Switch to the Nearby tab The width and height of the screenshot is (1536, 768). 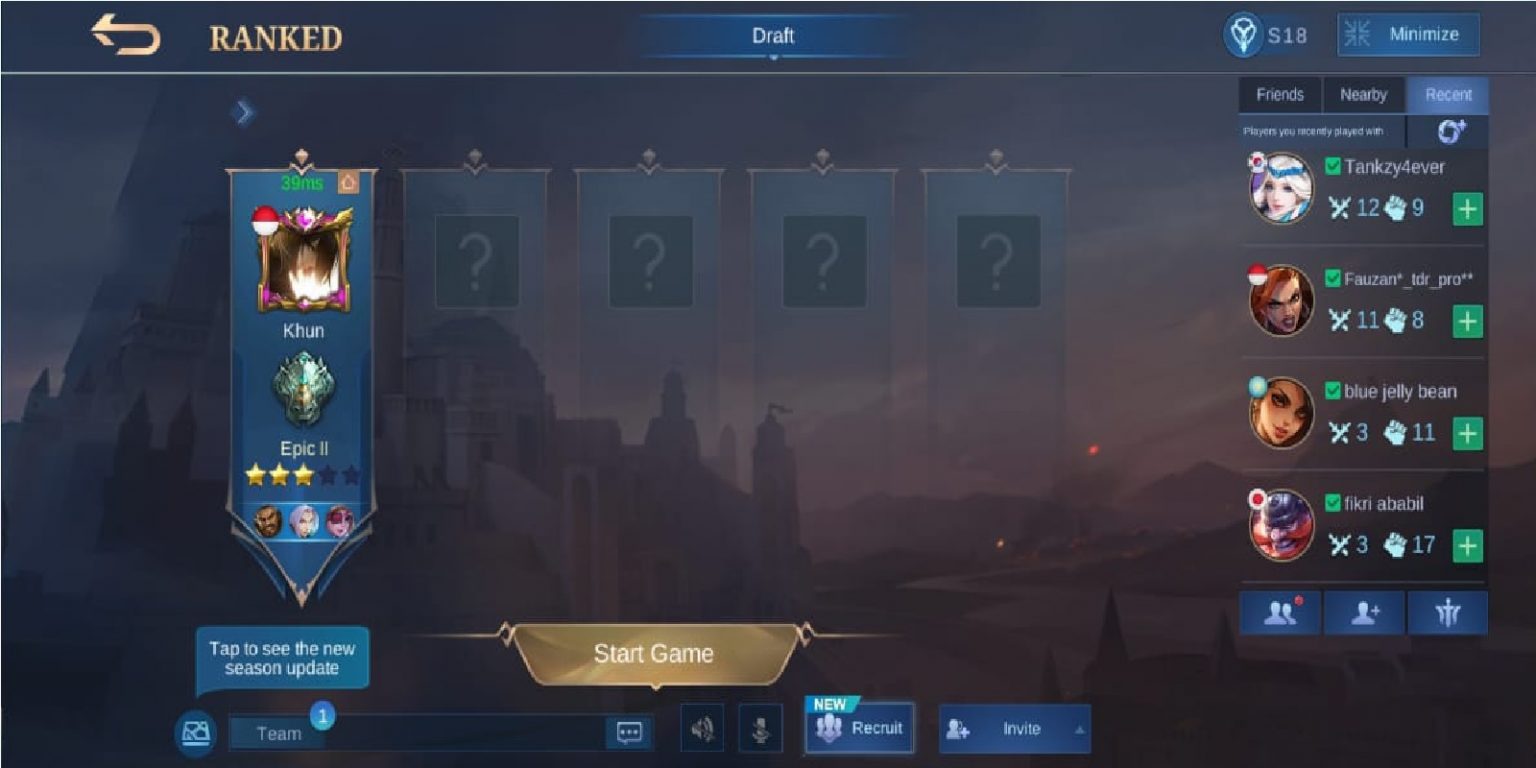pyautogui.click(x=1363, y=95)
